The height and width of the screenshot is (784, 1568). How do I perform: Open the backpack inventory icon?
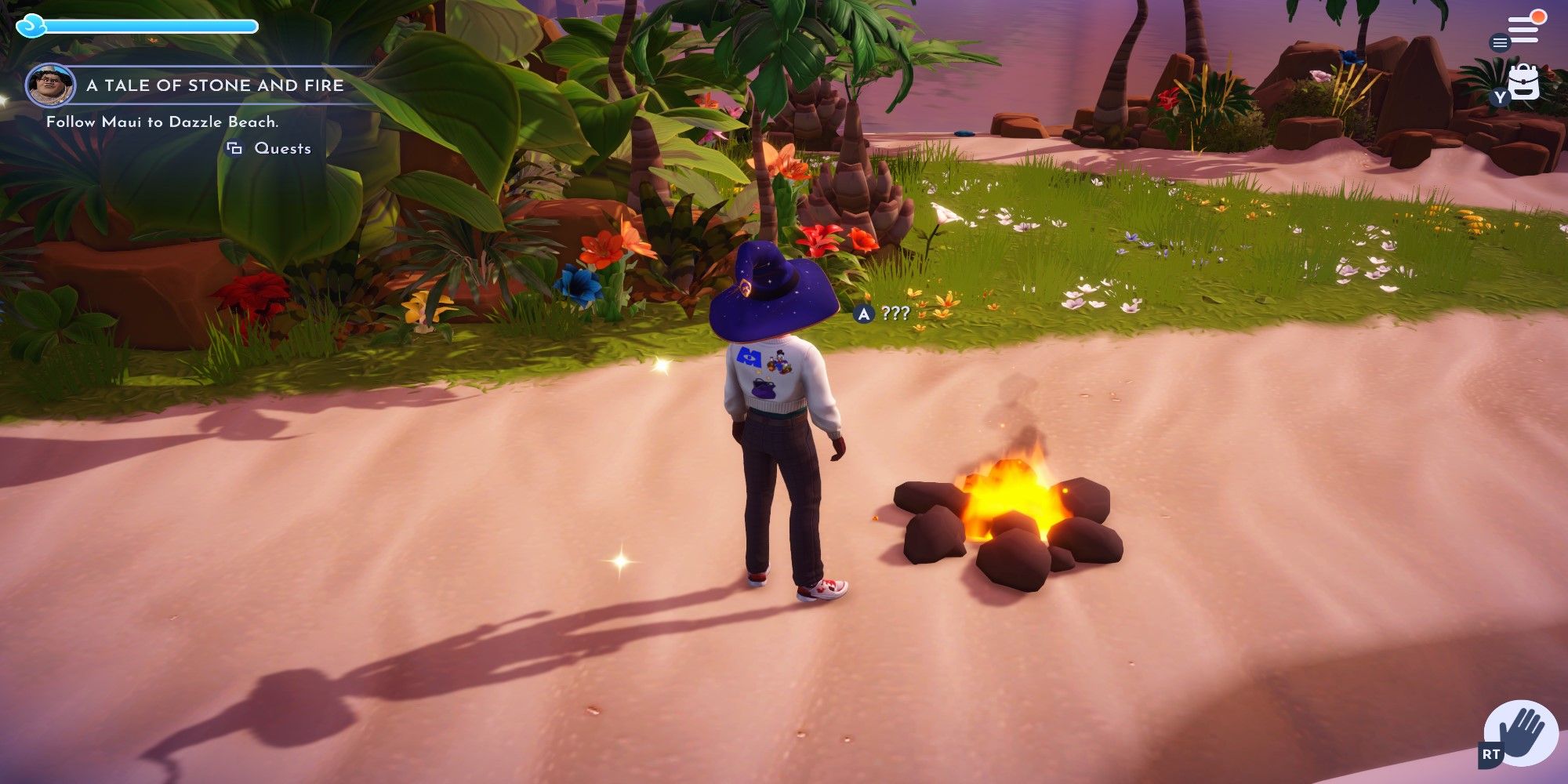[1524, 81]
